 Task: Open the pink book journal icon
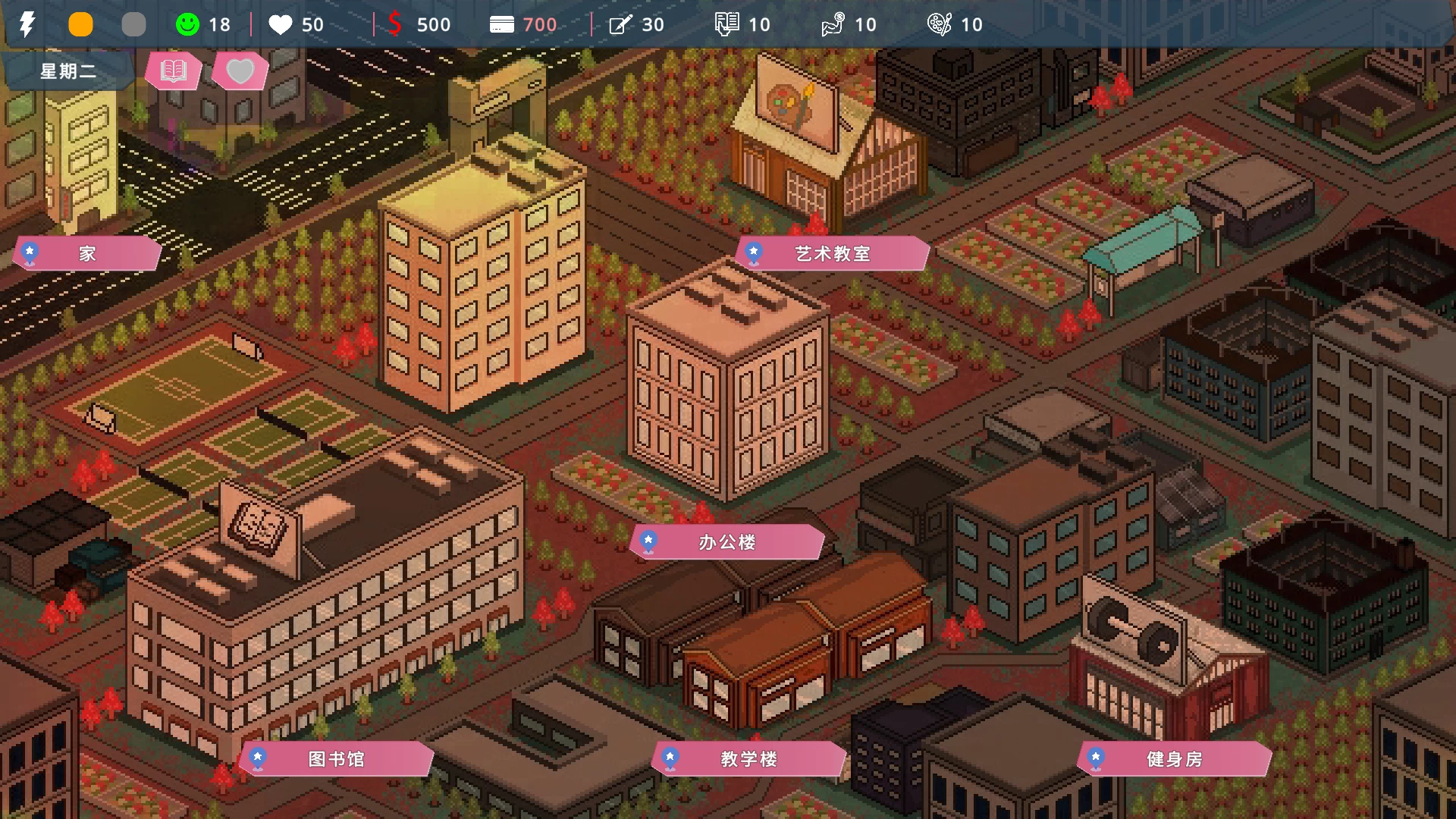[x=172, y=71]
